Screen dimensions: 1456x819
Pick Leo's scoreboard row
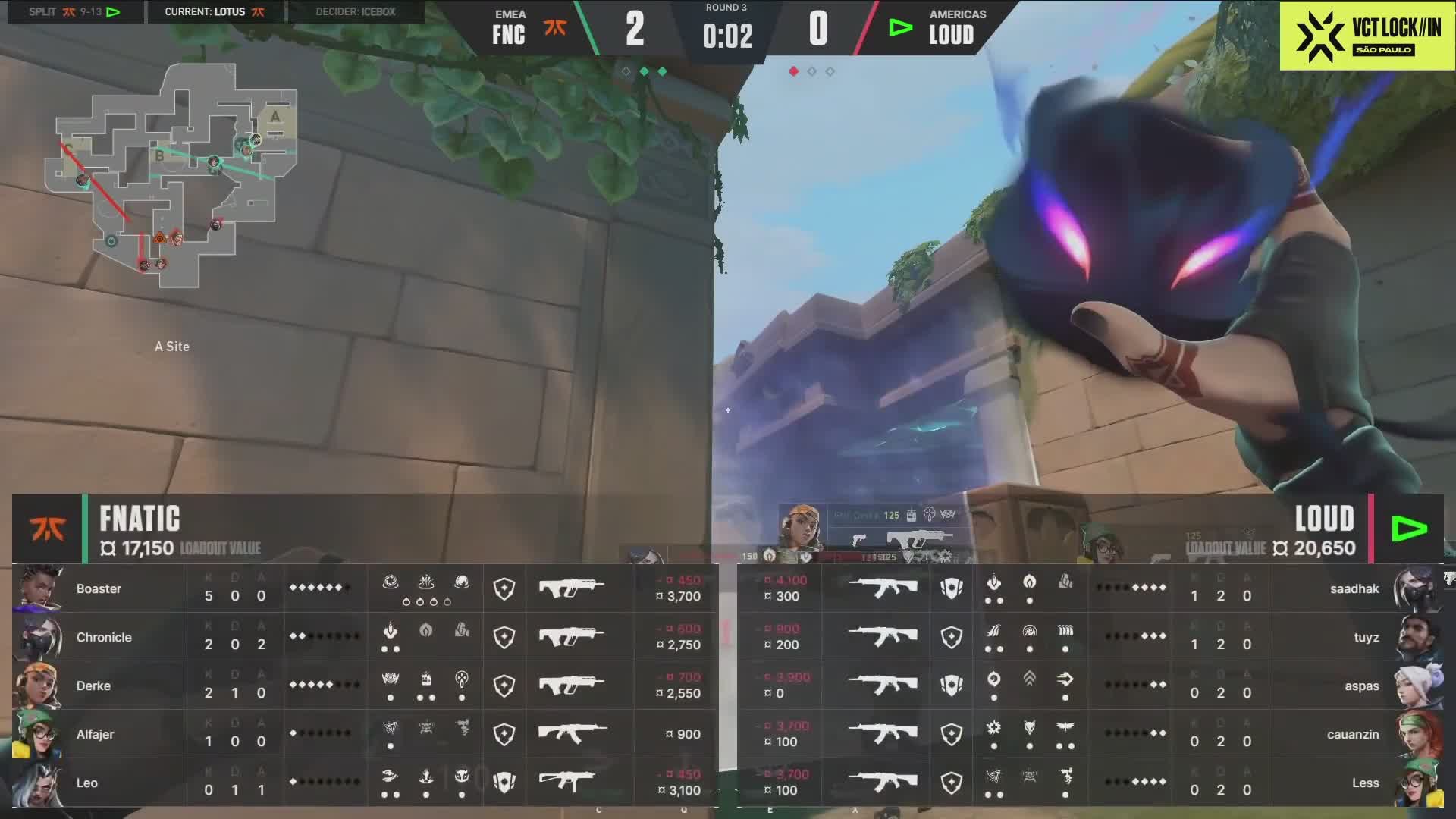364,783
